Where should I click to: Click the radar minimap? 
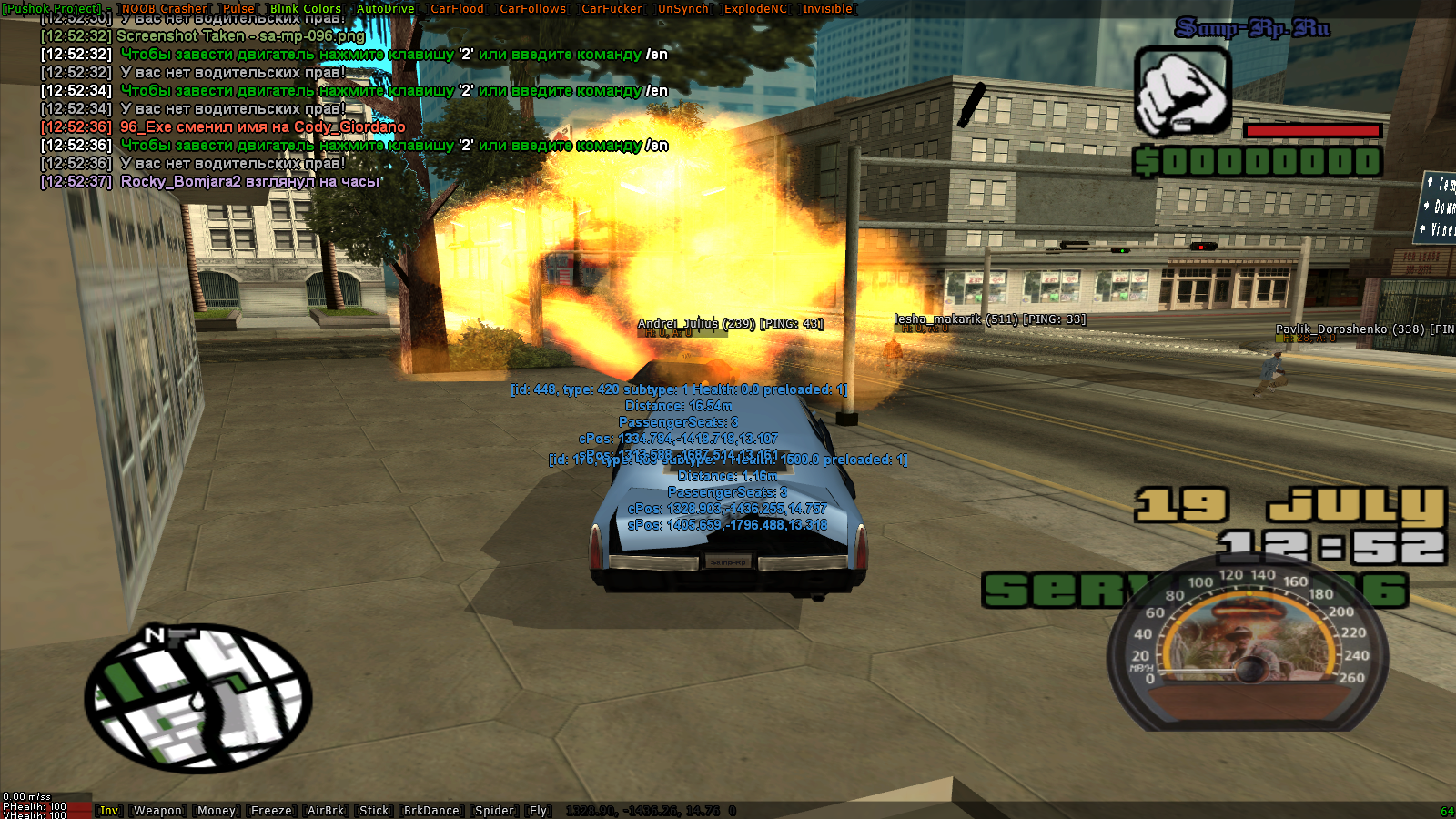pos(198,697)
